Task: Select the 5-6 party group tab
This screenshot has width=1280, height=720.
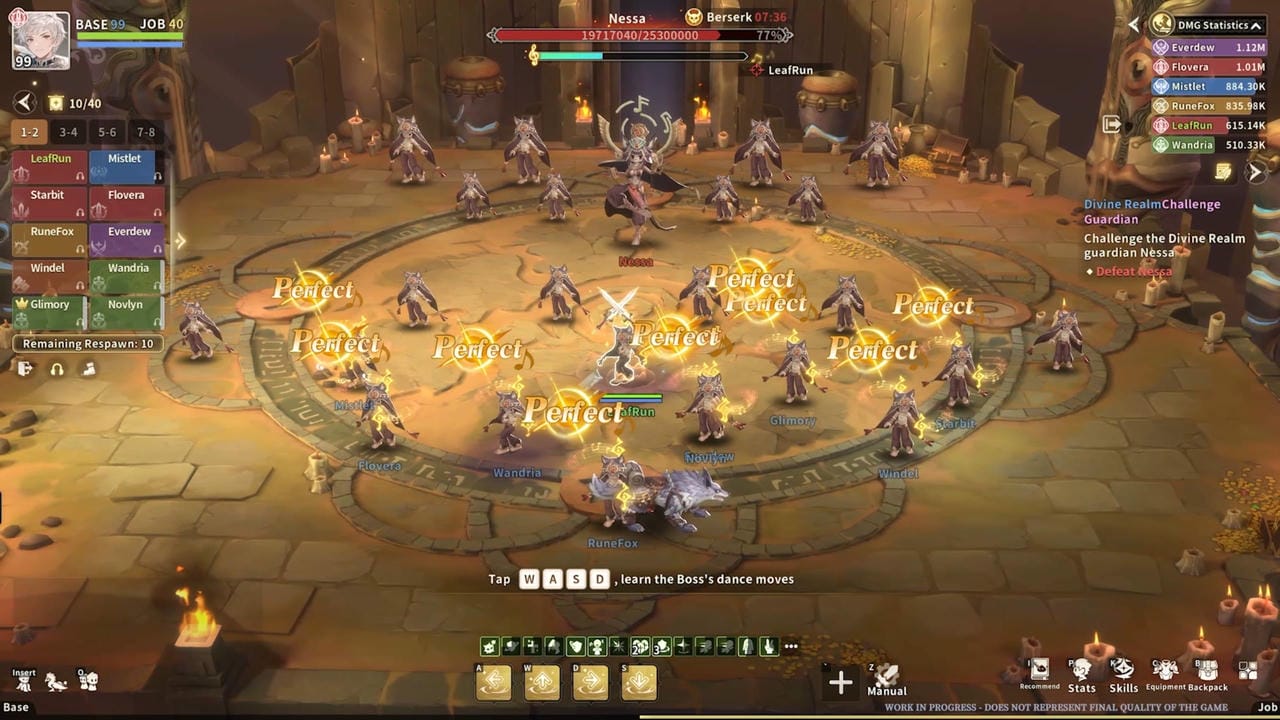Action: pyautogui.click(x=107, y=132)
